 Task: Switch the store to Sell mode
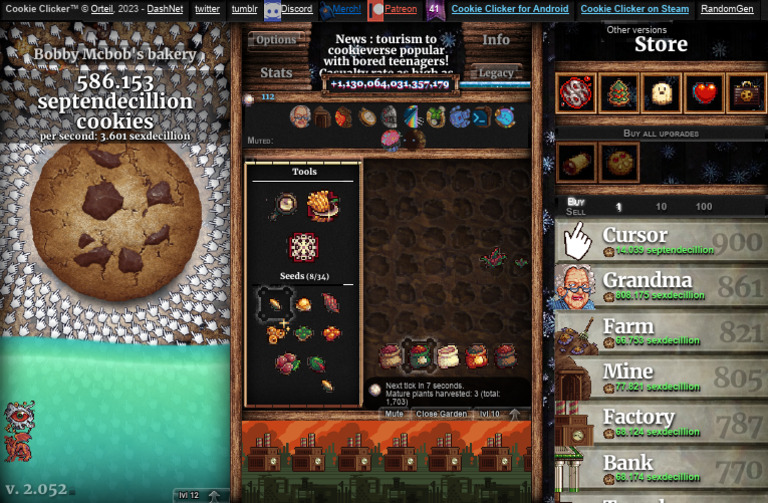pos(576,212)
